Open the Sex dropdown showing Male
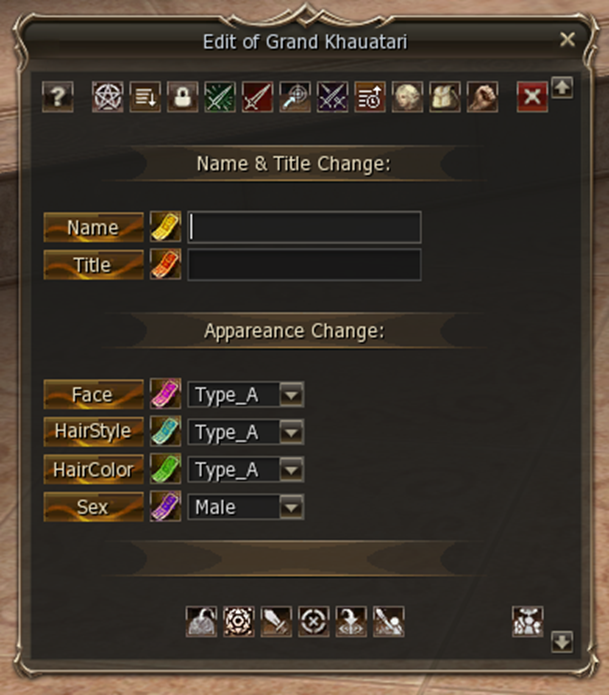This screenshot has width=609, height=695. tap(291, 507)
